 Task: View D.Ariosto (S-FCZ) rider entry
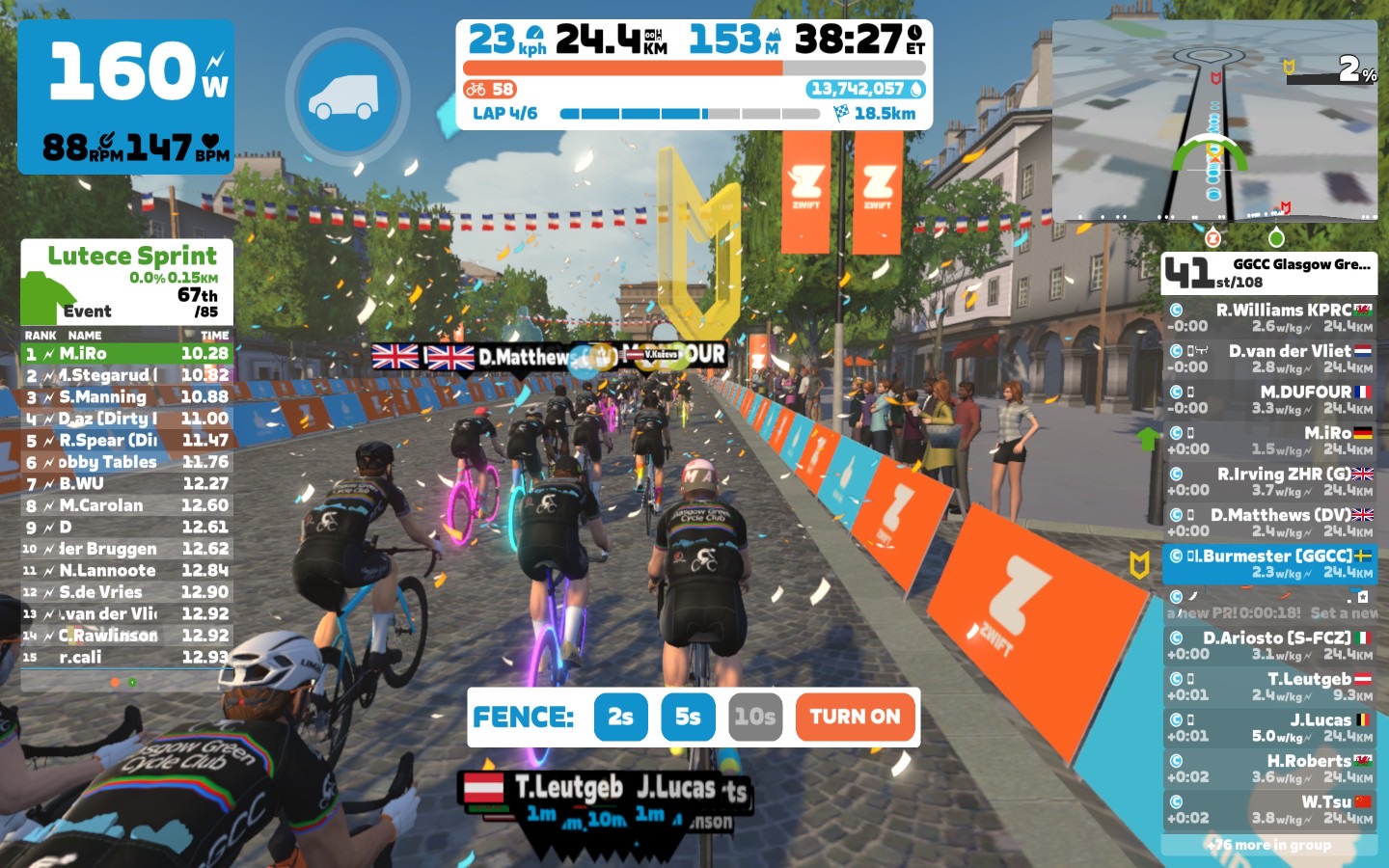point(1269,645)
